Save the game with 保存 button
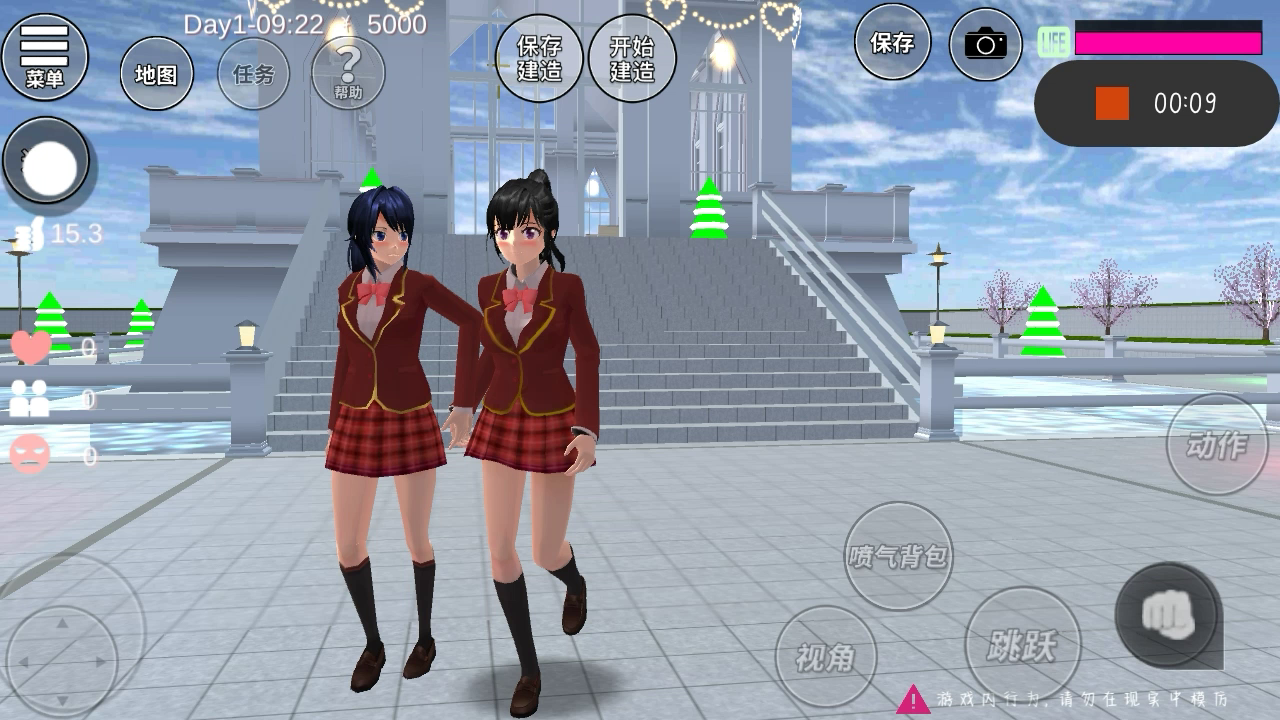Viewport: 1280px width, 720px height. pyautogui.click(x=892, y=43)
